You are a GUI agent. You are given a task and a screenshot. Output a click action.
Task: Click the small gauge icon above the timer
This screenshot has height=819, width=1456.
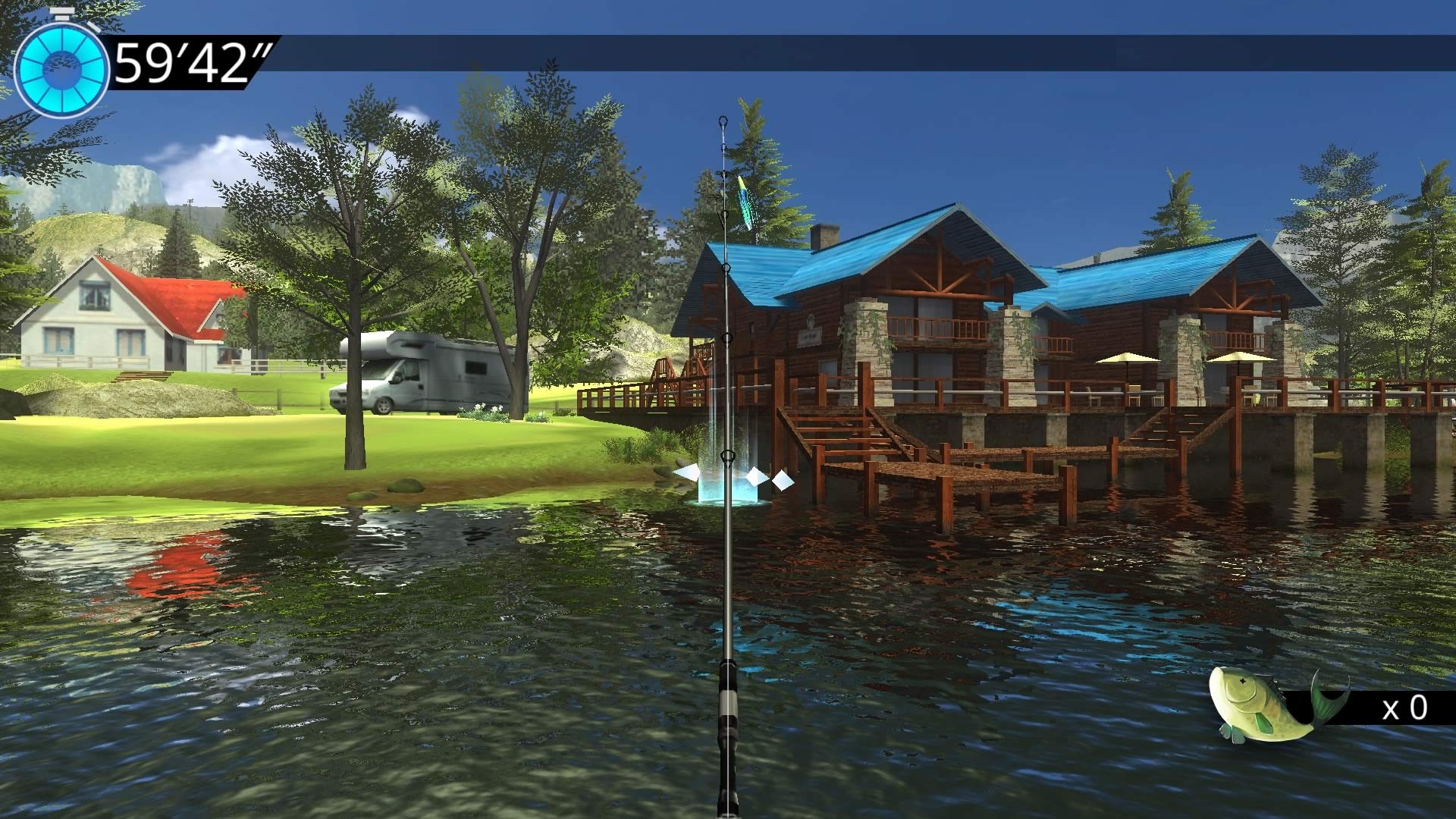[x=61, y=11]
